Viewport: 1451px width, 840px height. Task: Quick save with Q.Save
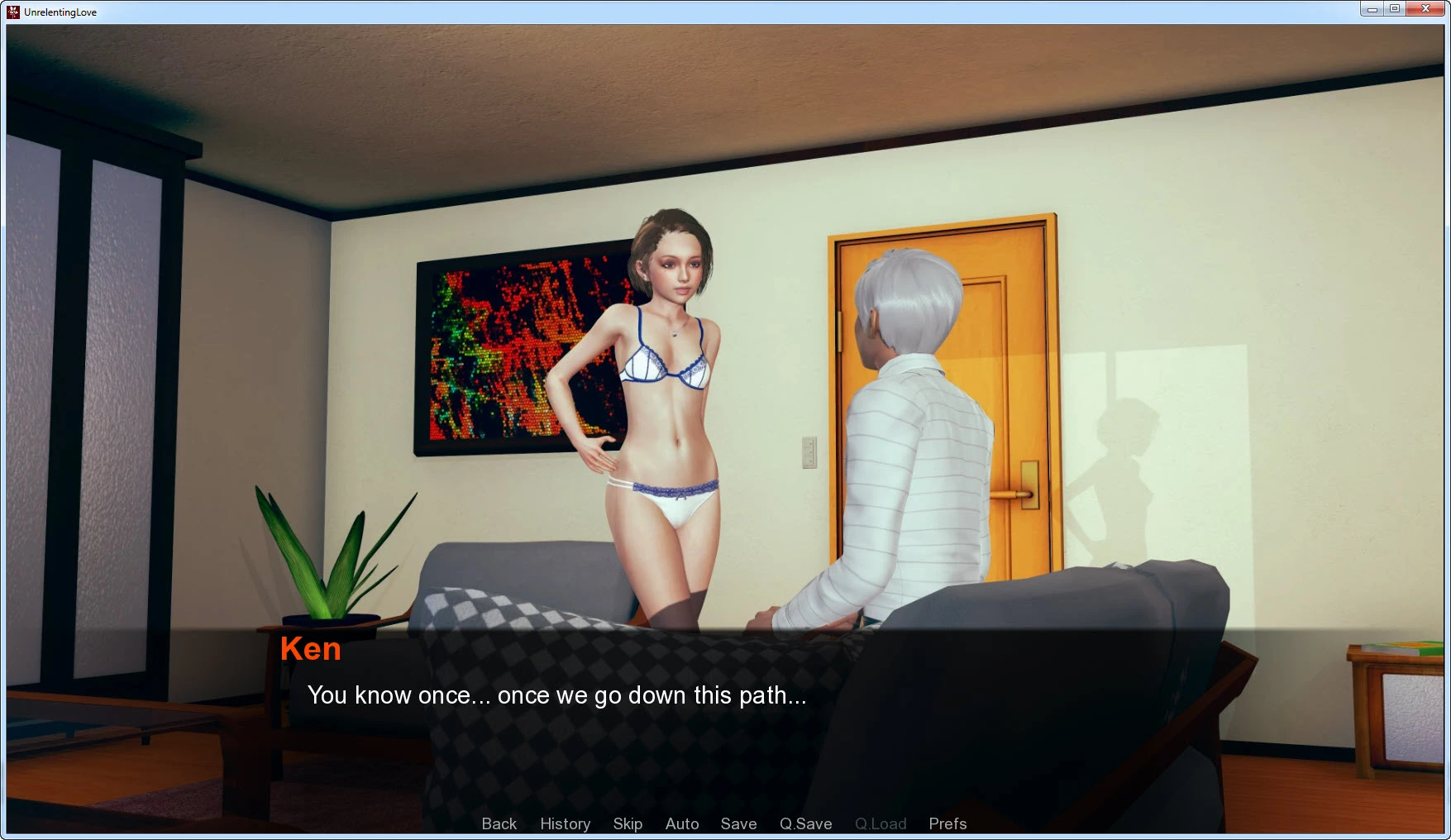pyautogui.click(x=805, y=823)
